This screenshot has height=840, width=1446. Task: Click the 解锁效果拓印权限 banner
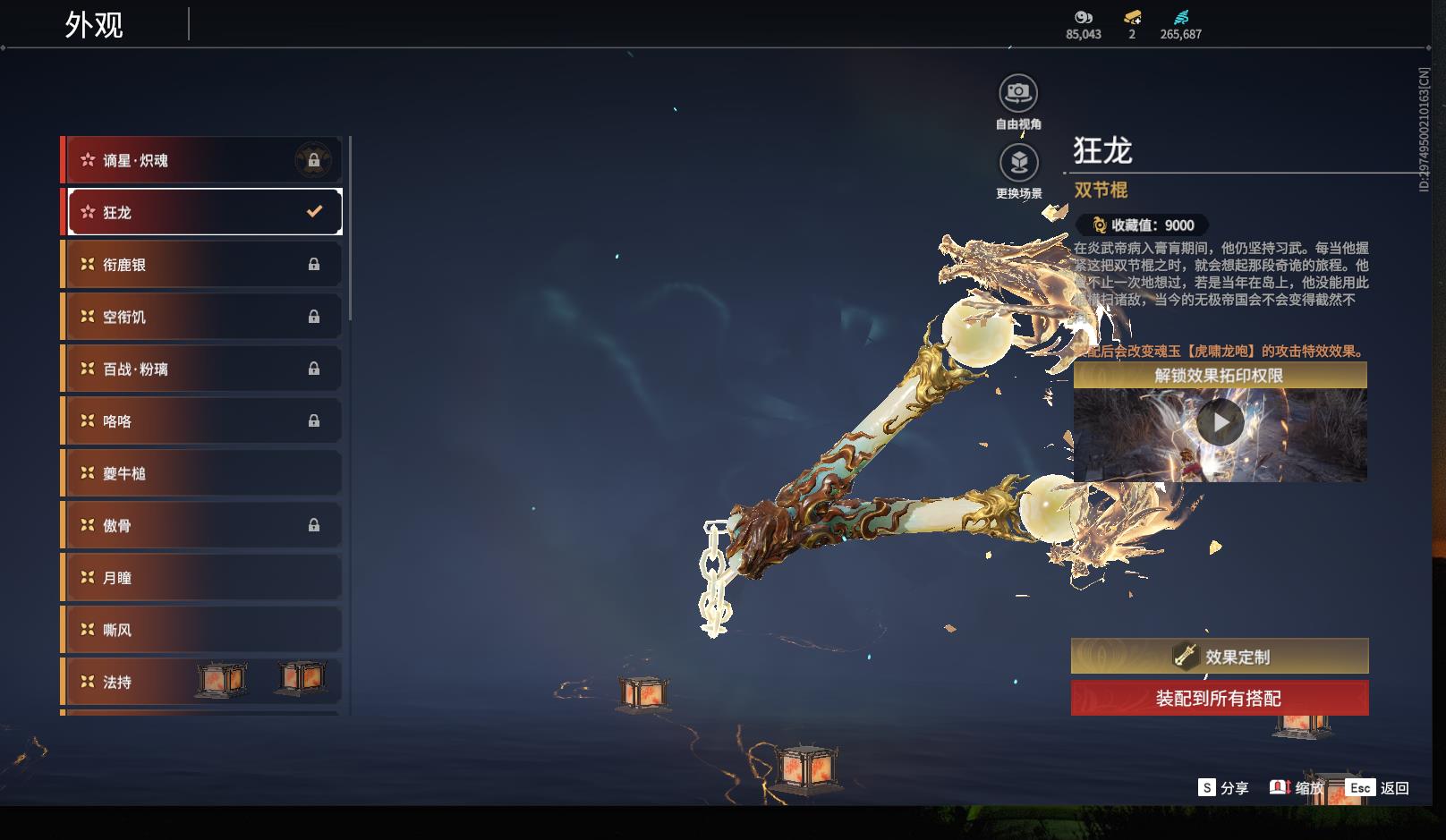[1220, 376]
